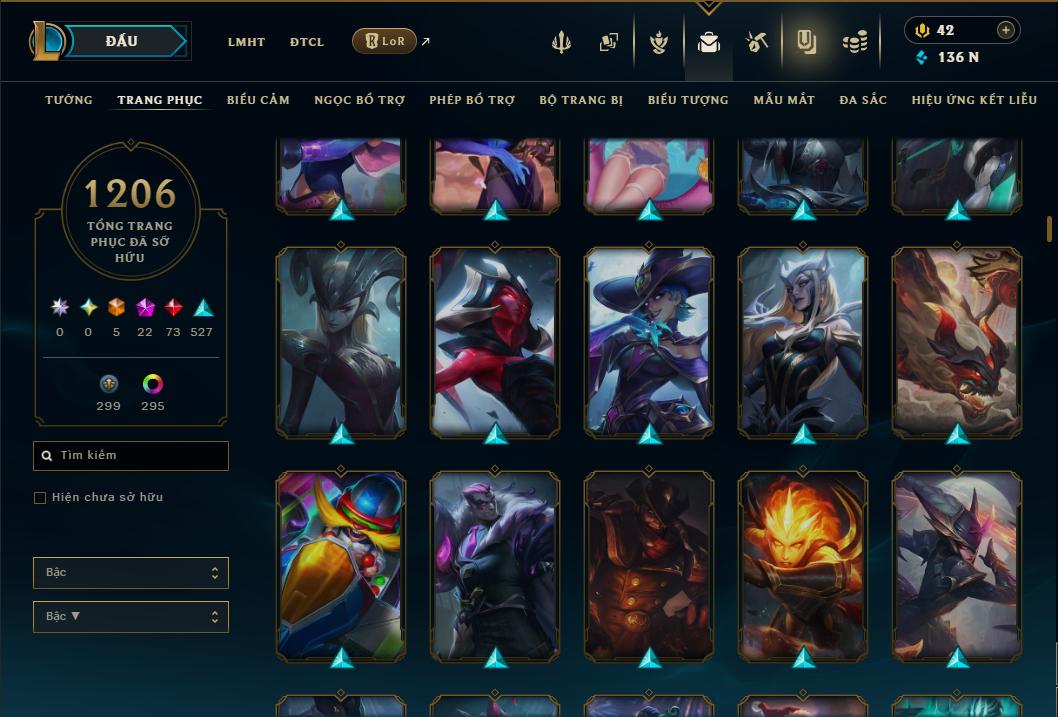Click the Tìm kiếm search box
The image size is (1058, 717).
131,456
